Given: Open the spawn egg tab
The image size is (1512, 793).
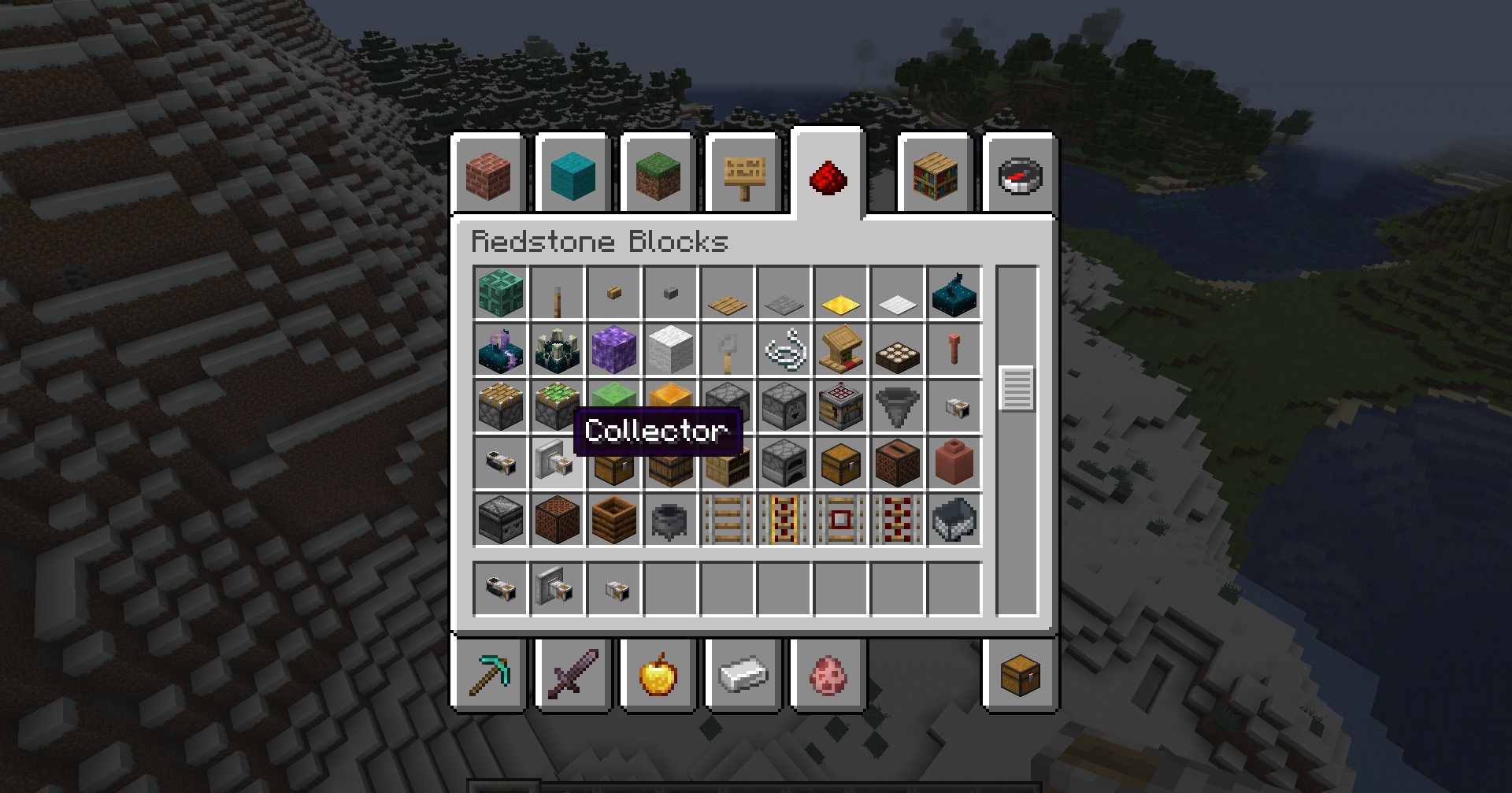Looking at the screenshot, I should tap(828, 675).
